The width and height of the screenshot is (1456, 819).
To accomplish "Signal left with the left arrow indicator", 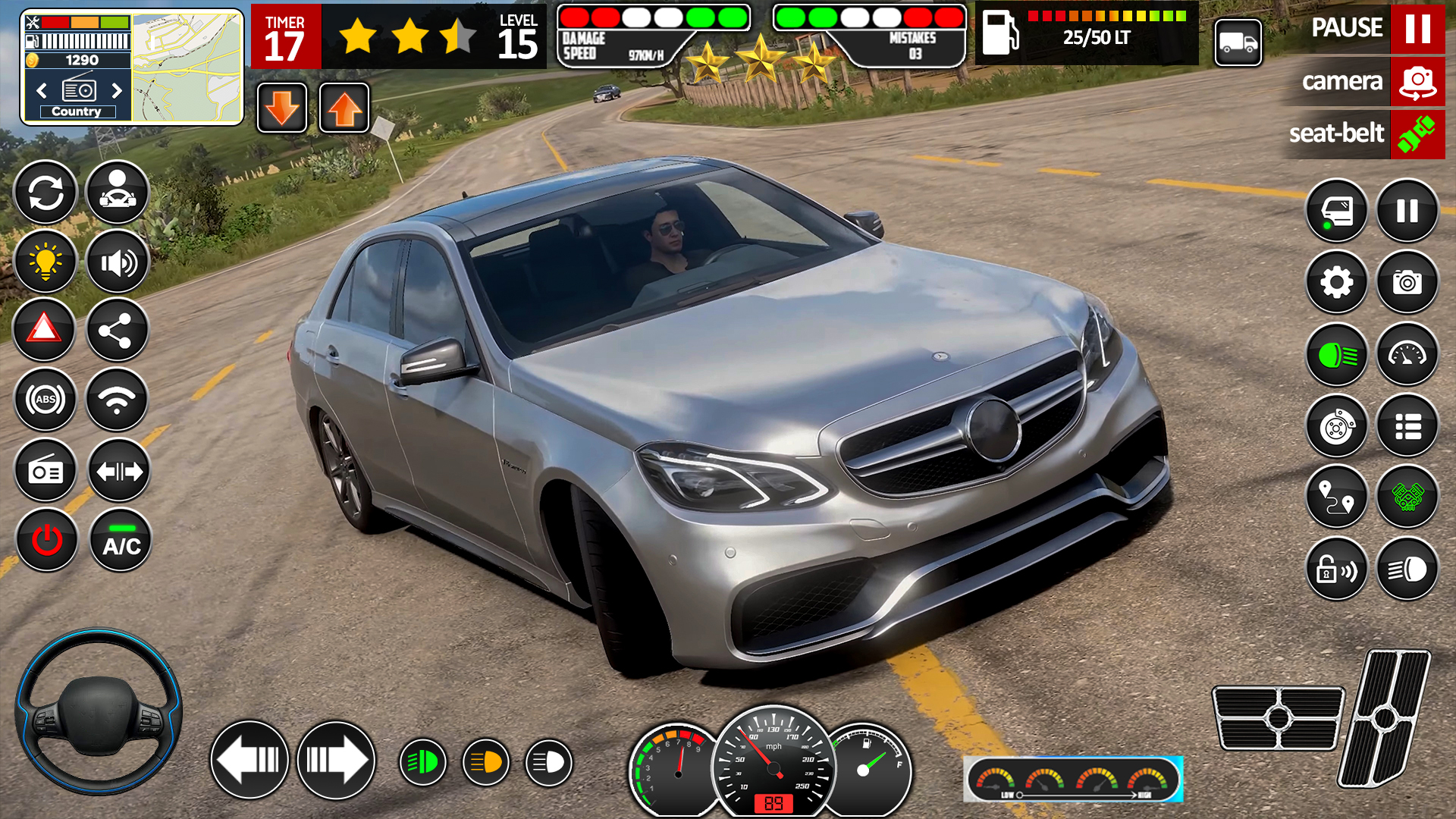I will click(249, 760).
